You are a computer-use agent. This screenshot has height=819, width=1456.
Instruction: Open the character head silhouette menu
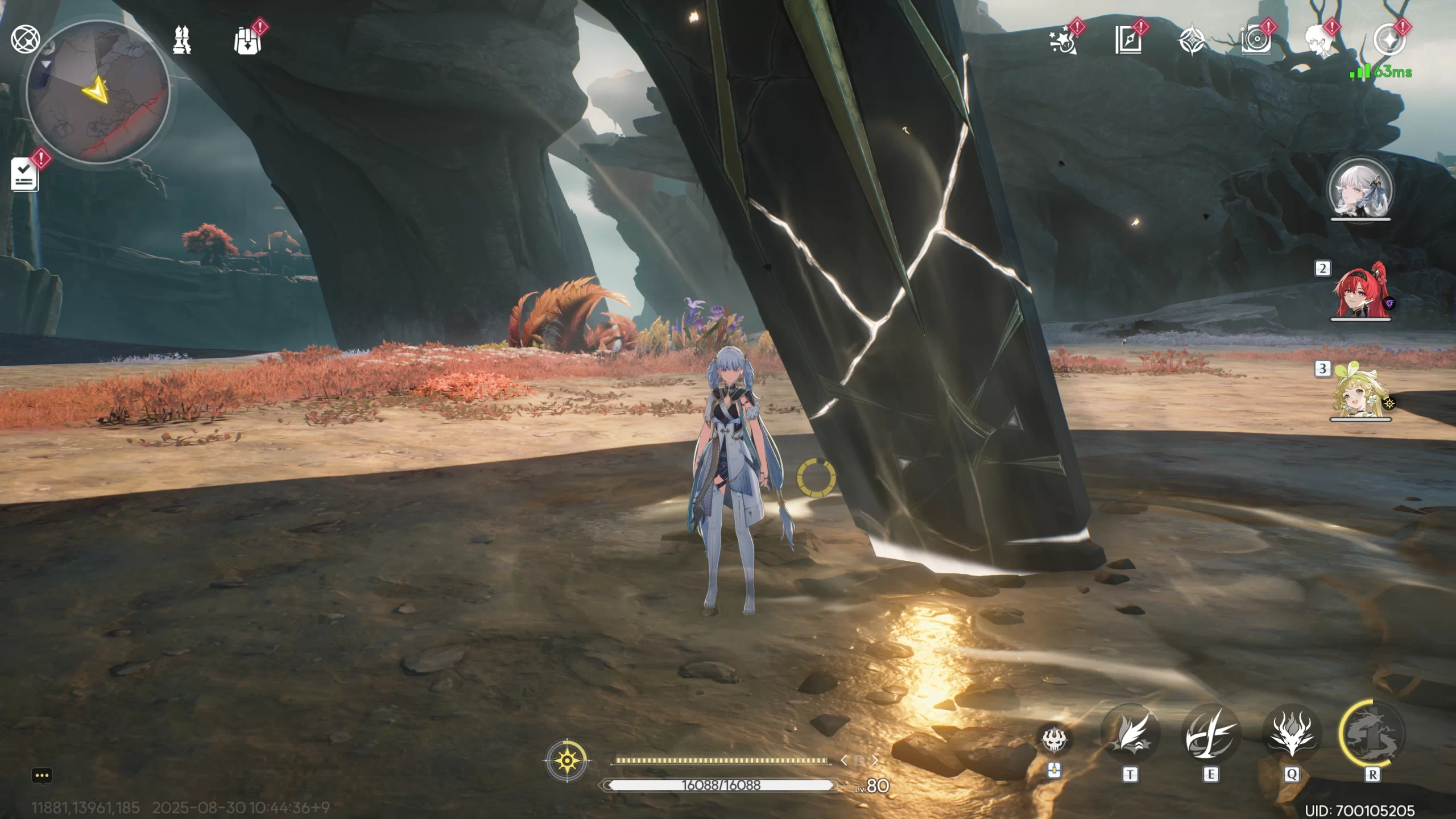point(1319,41)
